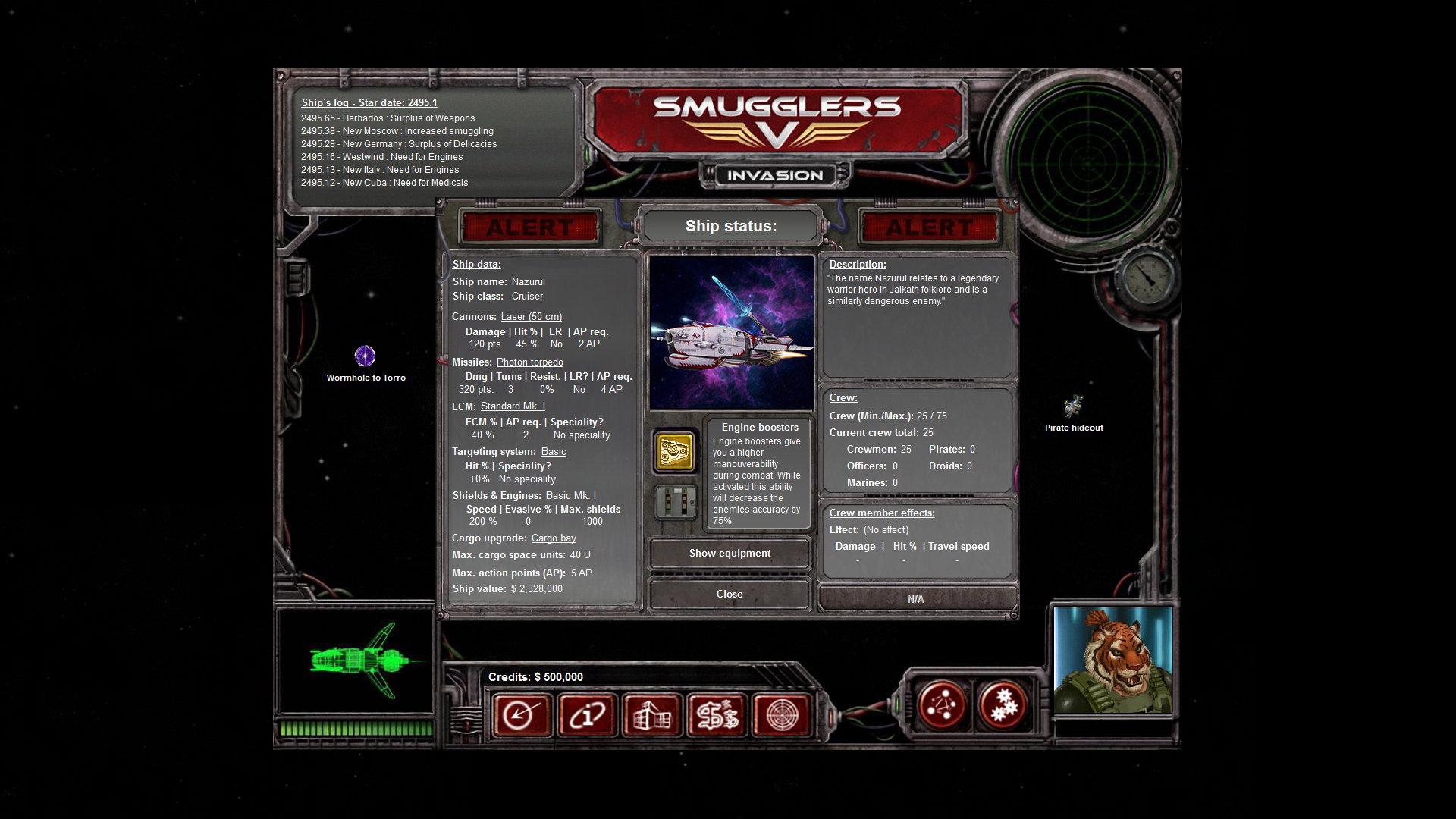Click the N/A button
This screenshot has height=819, width=1456.
pos(915,598)
